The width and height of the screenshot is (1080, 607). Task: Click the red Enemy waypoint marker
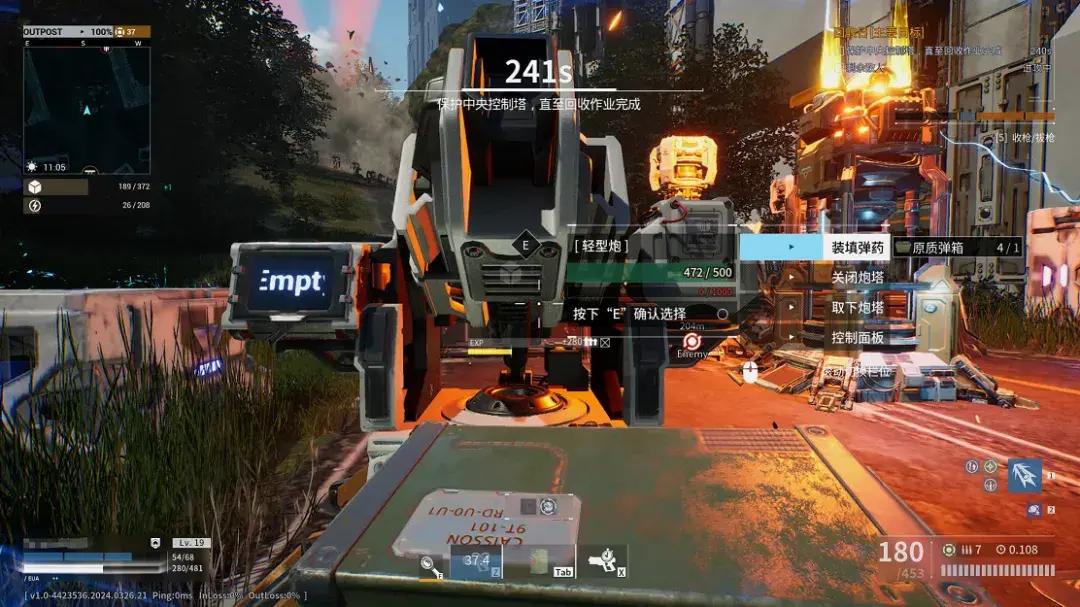(691, 341)
